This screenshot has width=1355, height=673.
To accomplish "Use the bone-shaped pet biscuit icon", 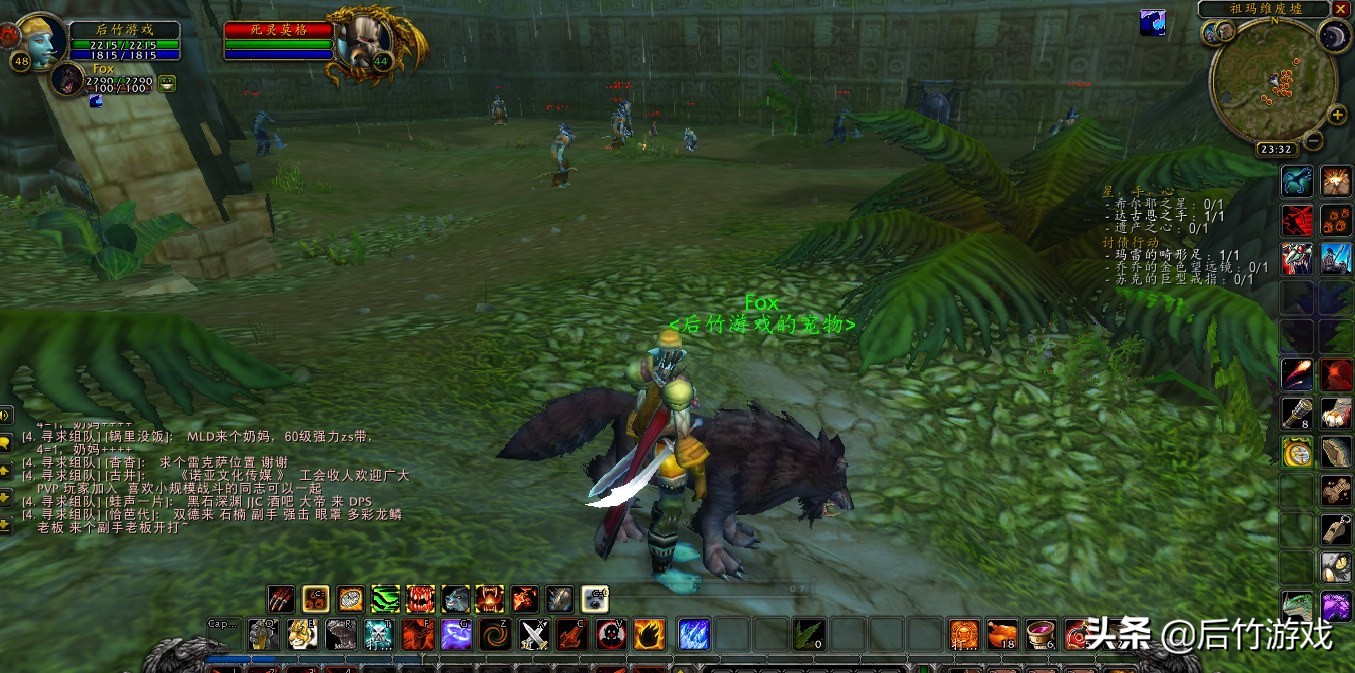I will point(1336,490).
